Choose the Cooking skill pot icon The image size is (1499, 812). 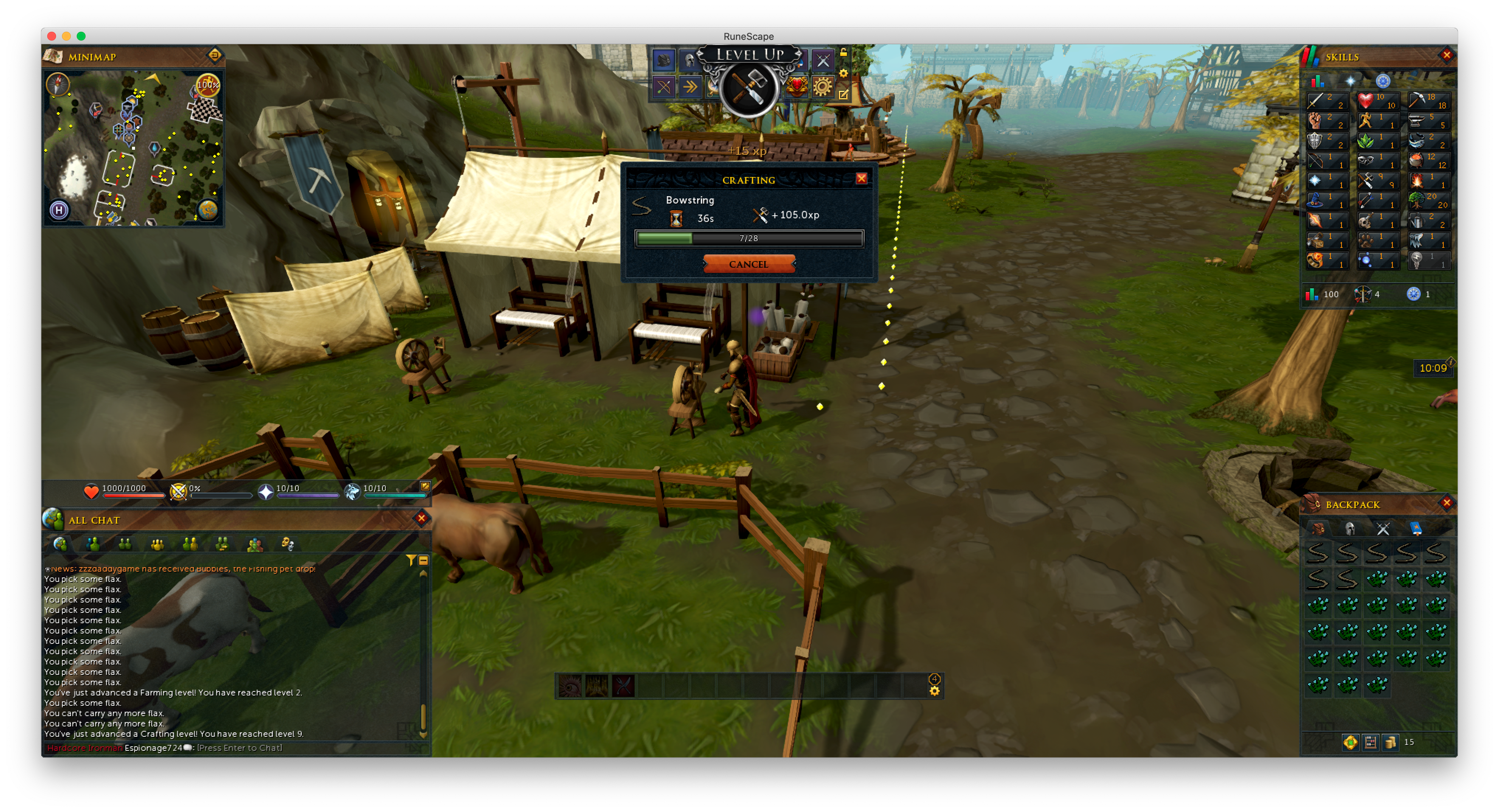click(1429, 160)
